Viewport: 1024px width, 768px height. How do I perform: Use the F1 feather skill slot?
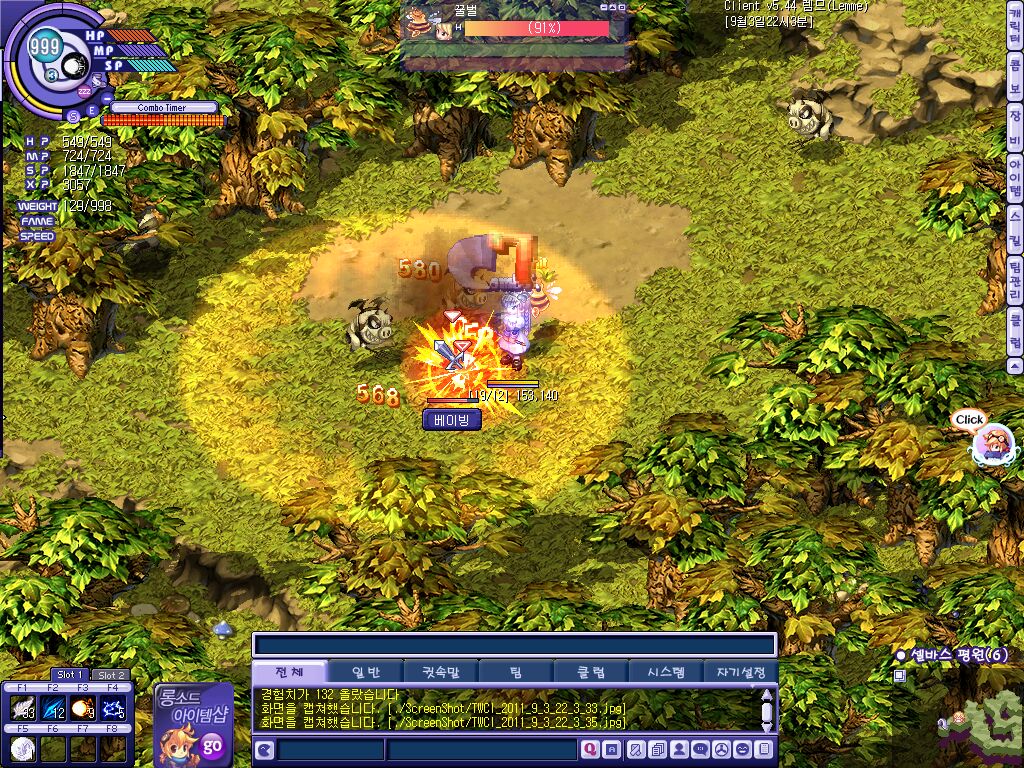coord(23,708)
